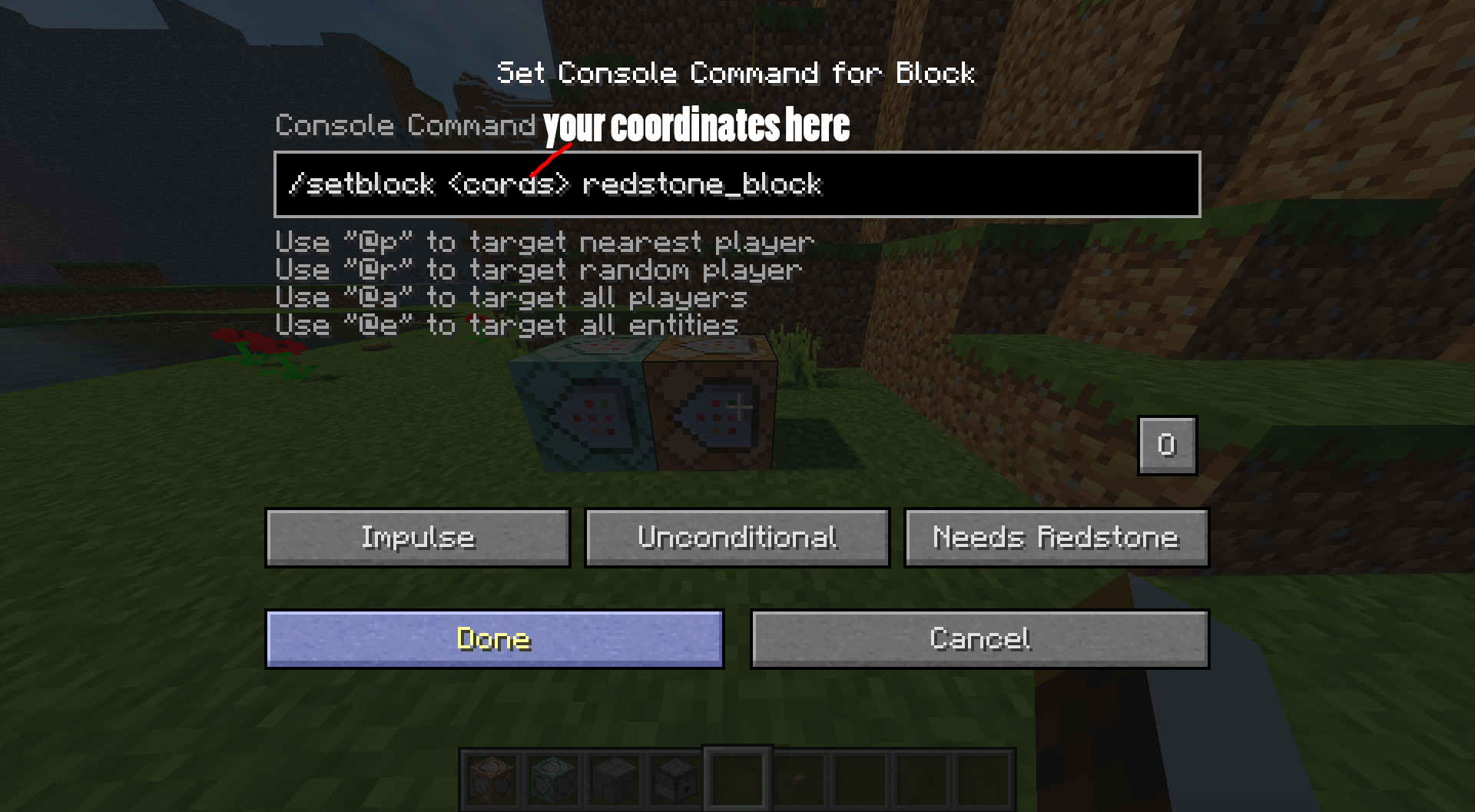Toggle Impulse mode to Chain mode
The image size is (1475, 812).
point(417,537)
